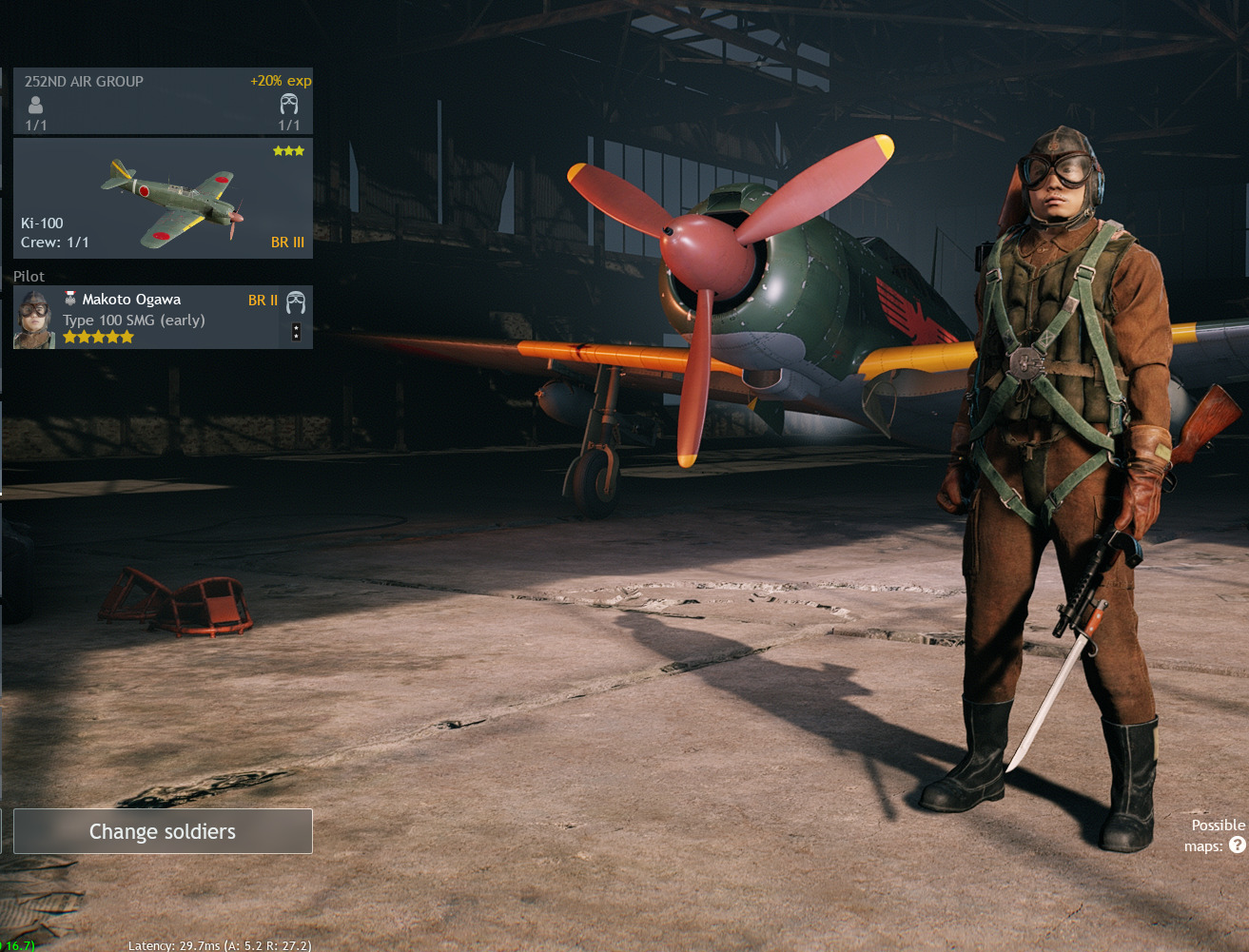This screenshot has height=952, width=1249.
Task: Click Makoto Ogawa's goggled portrait
Action: (34, 320)
